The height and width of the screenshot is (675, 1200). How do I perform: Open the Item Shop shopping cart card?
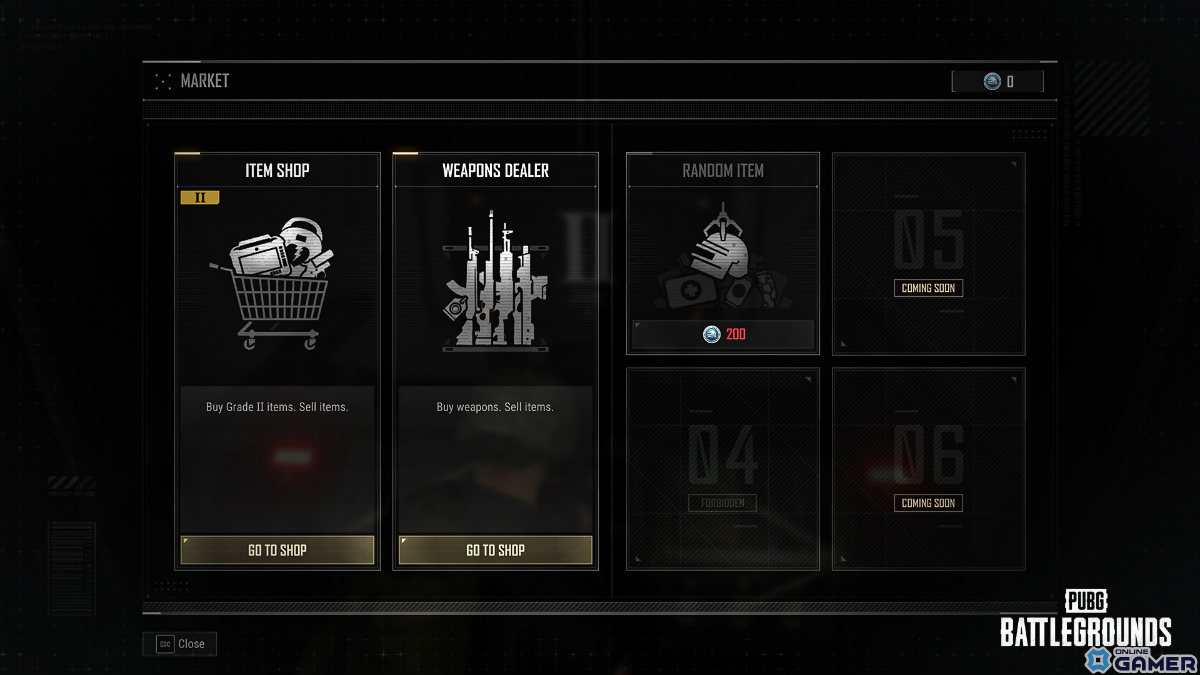pos(277,285)
